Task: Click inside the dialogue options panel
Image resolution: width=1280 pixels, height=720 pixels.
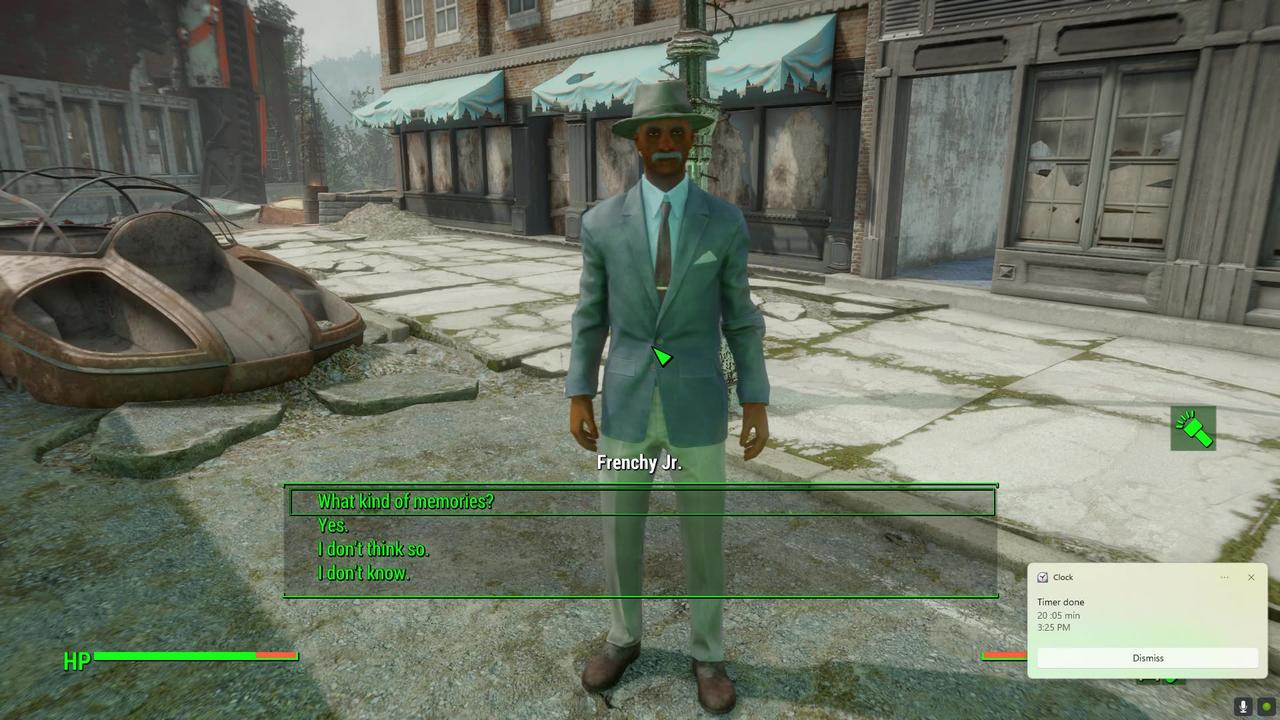Action: [x=640, y=540]
